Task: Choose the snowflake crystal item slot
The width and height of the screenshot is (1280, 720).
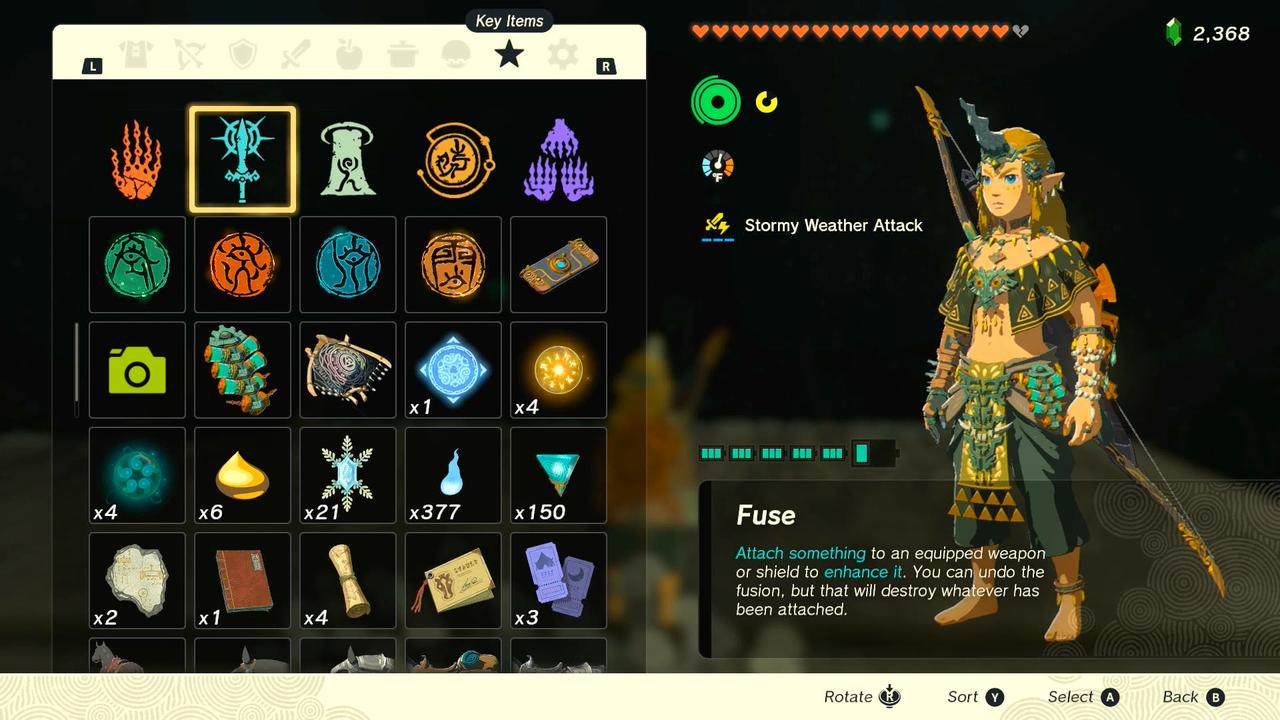Action: (x=348, y=475)
